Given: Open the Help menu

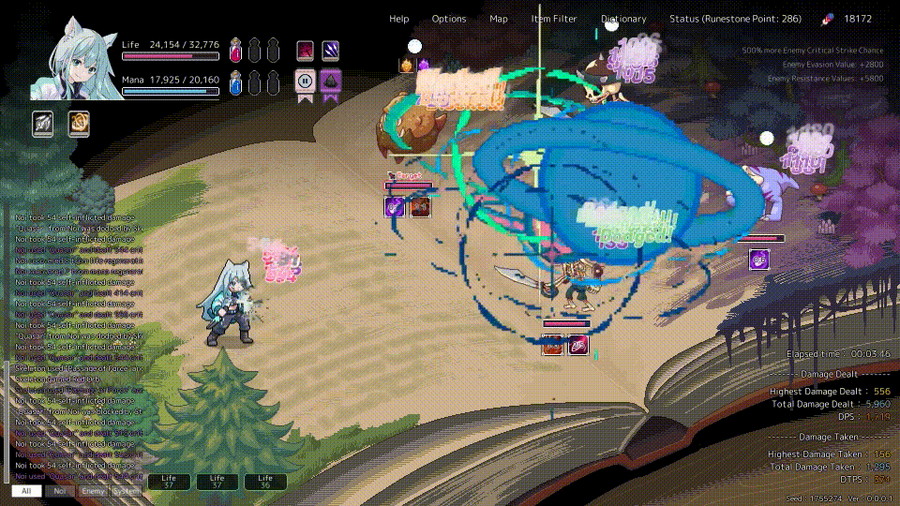Looking at the screenshot, I should click(x=399, y=19).
